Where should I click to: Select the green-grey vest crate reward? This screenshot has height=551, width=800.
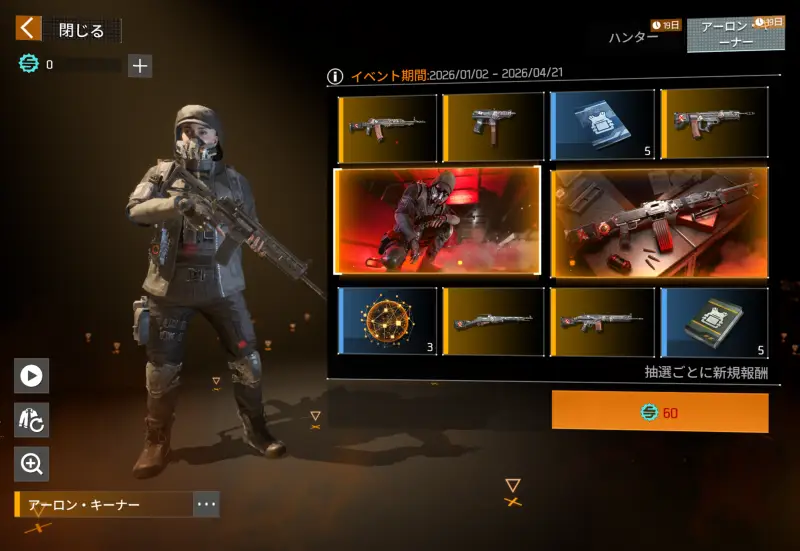tap(714, 321)
